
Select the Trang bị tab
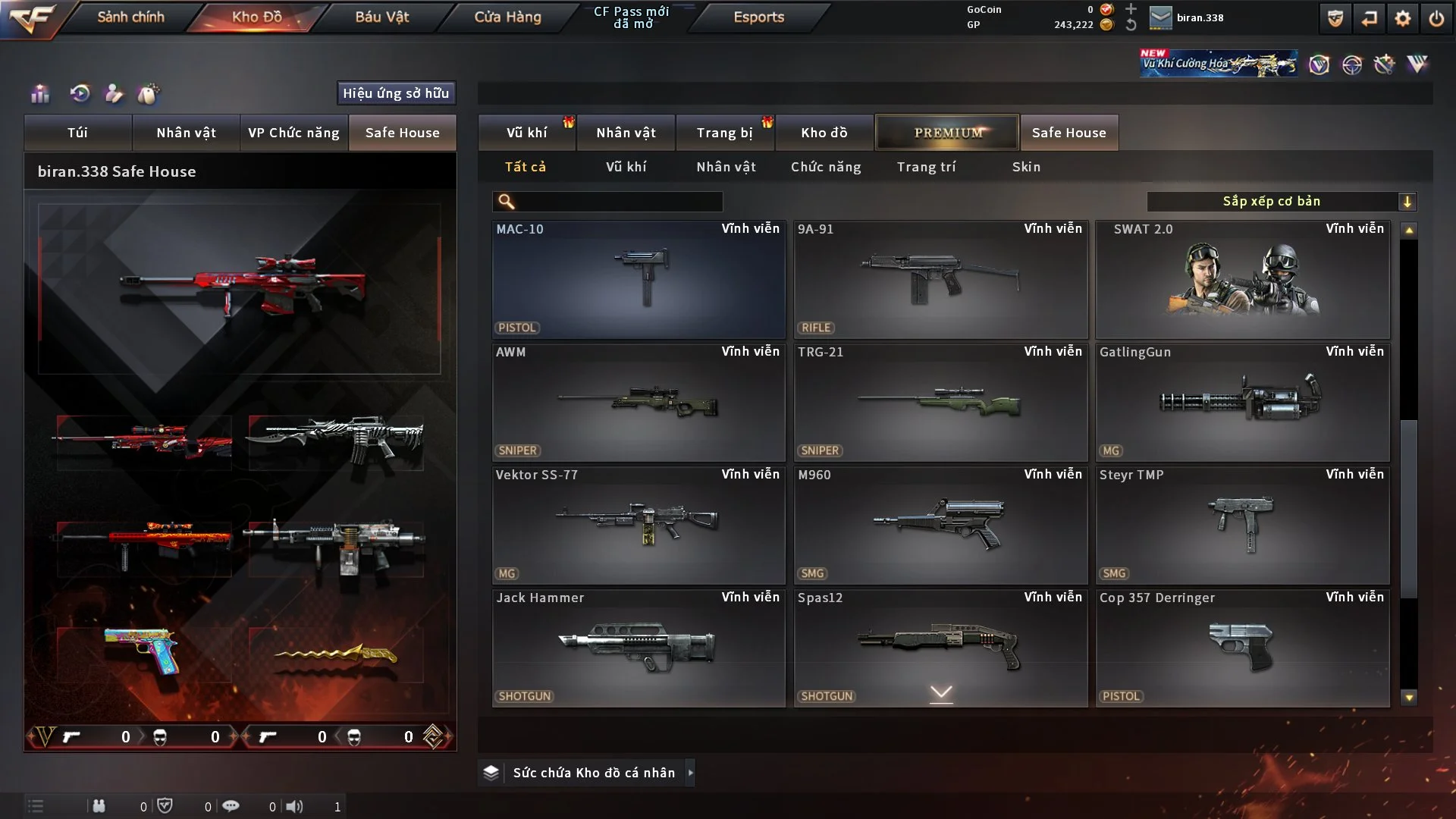click(724, 133)
